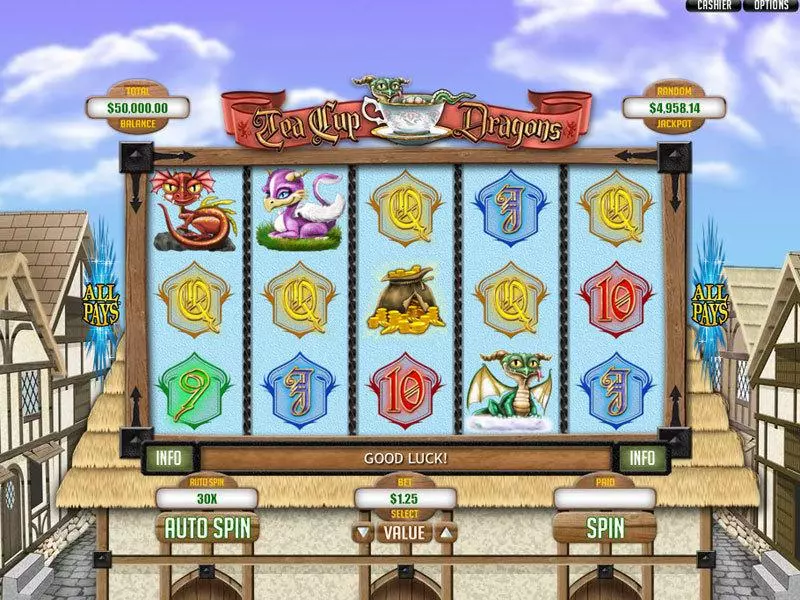Image resolution: width=800 pixels, height=600 pixels.
Task: Decrease the bet value with down arrow
Action: [x=363, y=533]
